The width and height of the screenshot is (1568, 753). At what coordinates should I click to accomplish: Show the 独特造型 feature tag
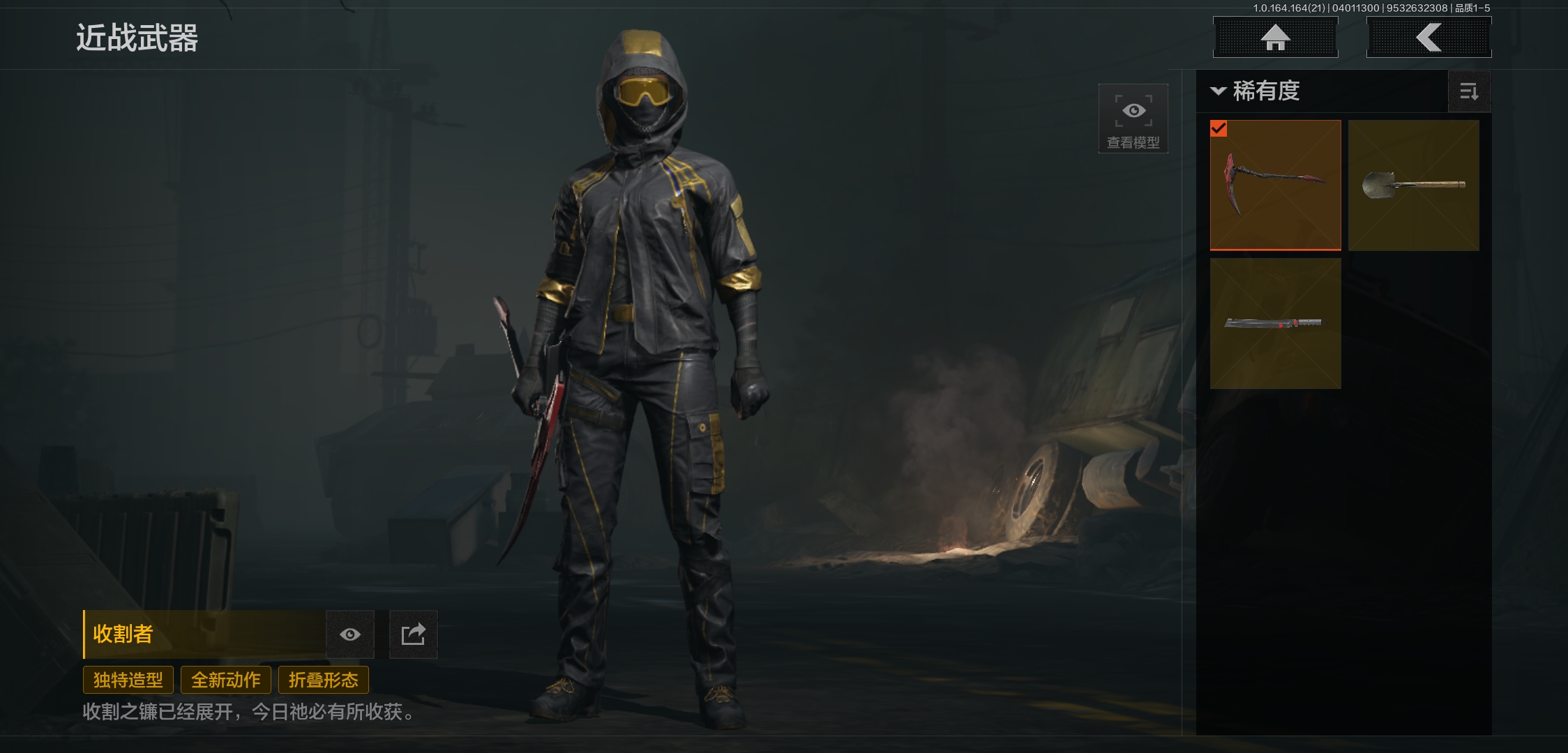(128, 680)
